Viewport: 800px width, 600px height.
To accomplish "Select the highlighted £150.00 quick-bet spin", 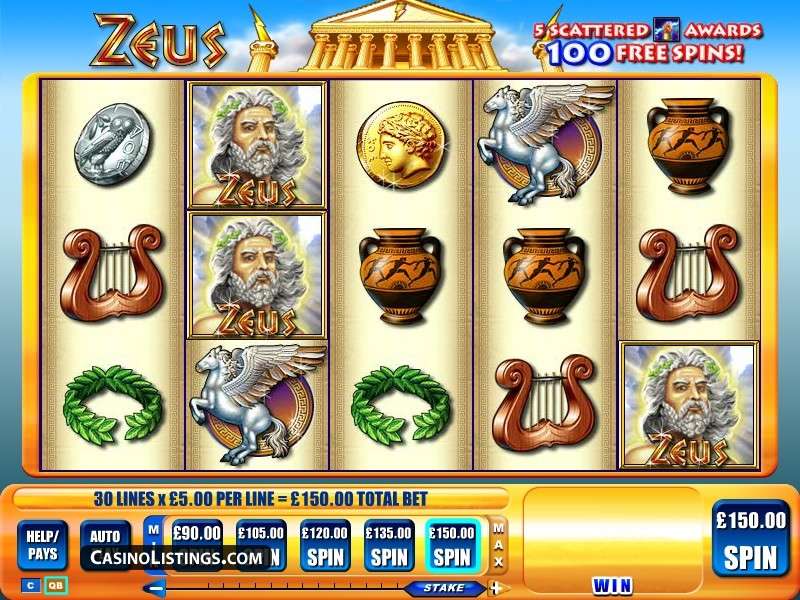I will coord(452,544).
